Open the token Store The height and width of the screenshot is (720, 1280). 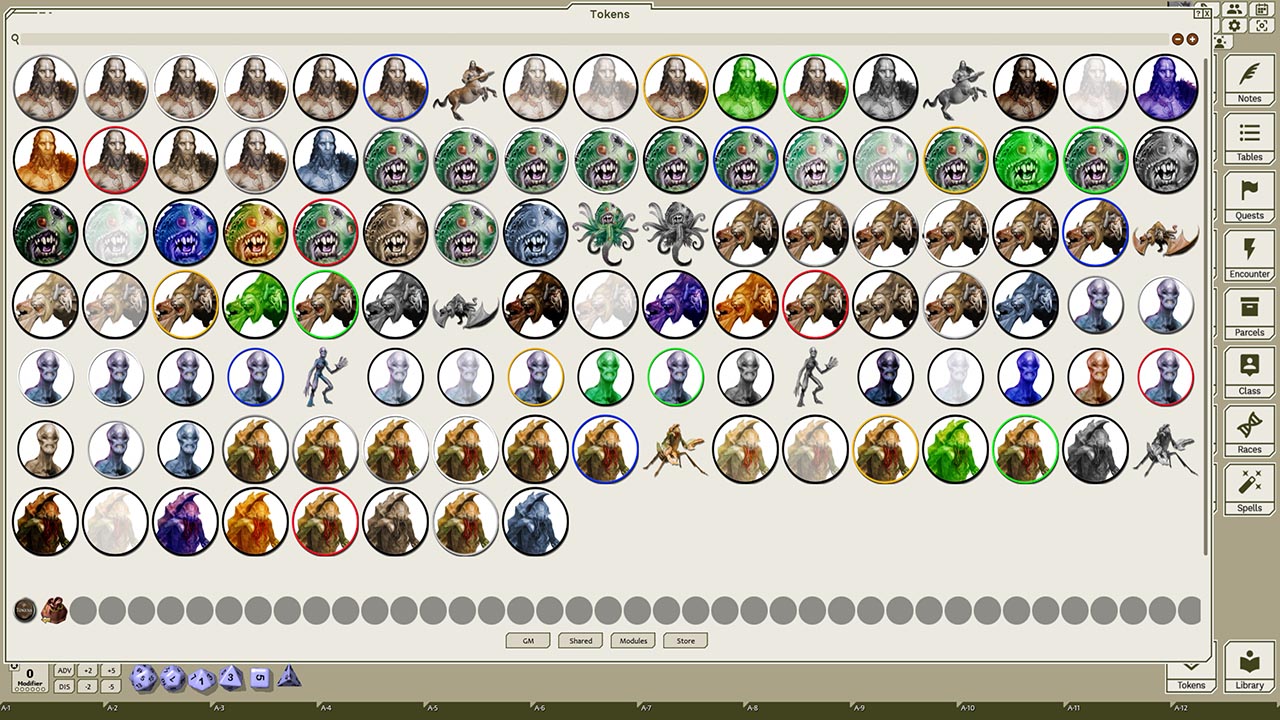685,640
